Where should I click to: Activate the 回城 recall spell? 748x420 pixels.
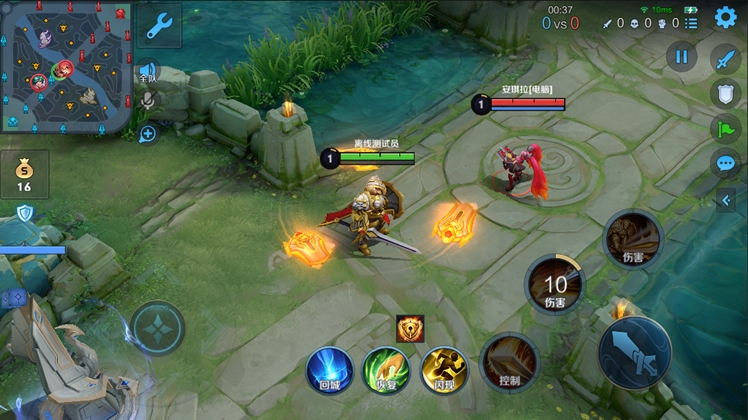329,368
